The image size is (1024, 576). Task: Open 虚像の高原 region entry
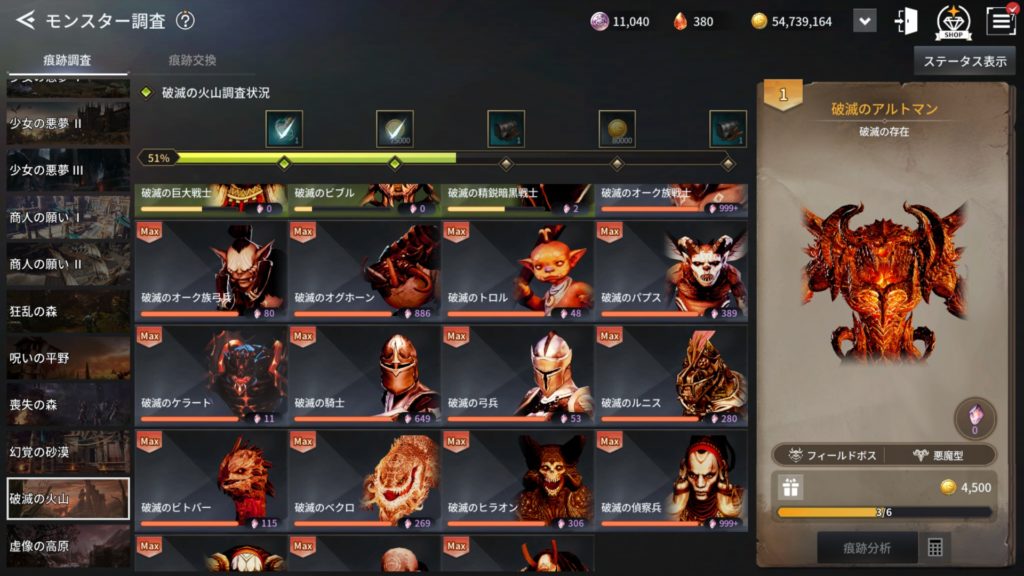click(68, 546)
